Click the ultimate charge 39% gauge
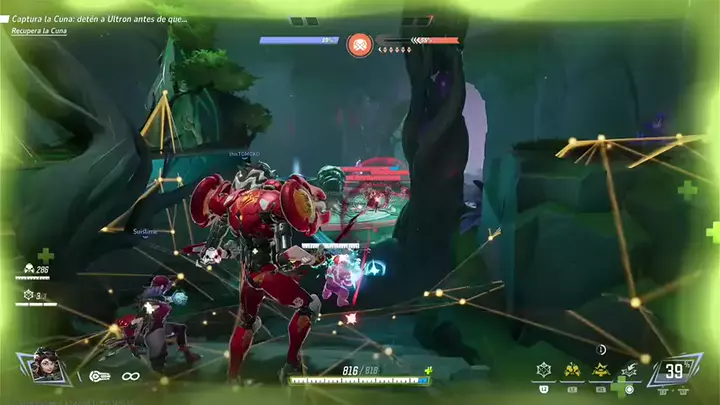The width and height of the screenshot is (720, 405). [674, 372]
